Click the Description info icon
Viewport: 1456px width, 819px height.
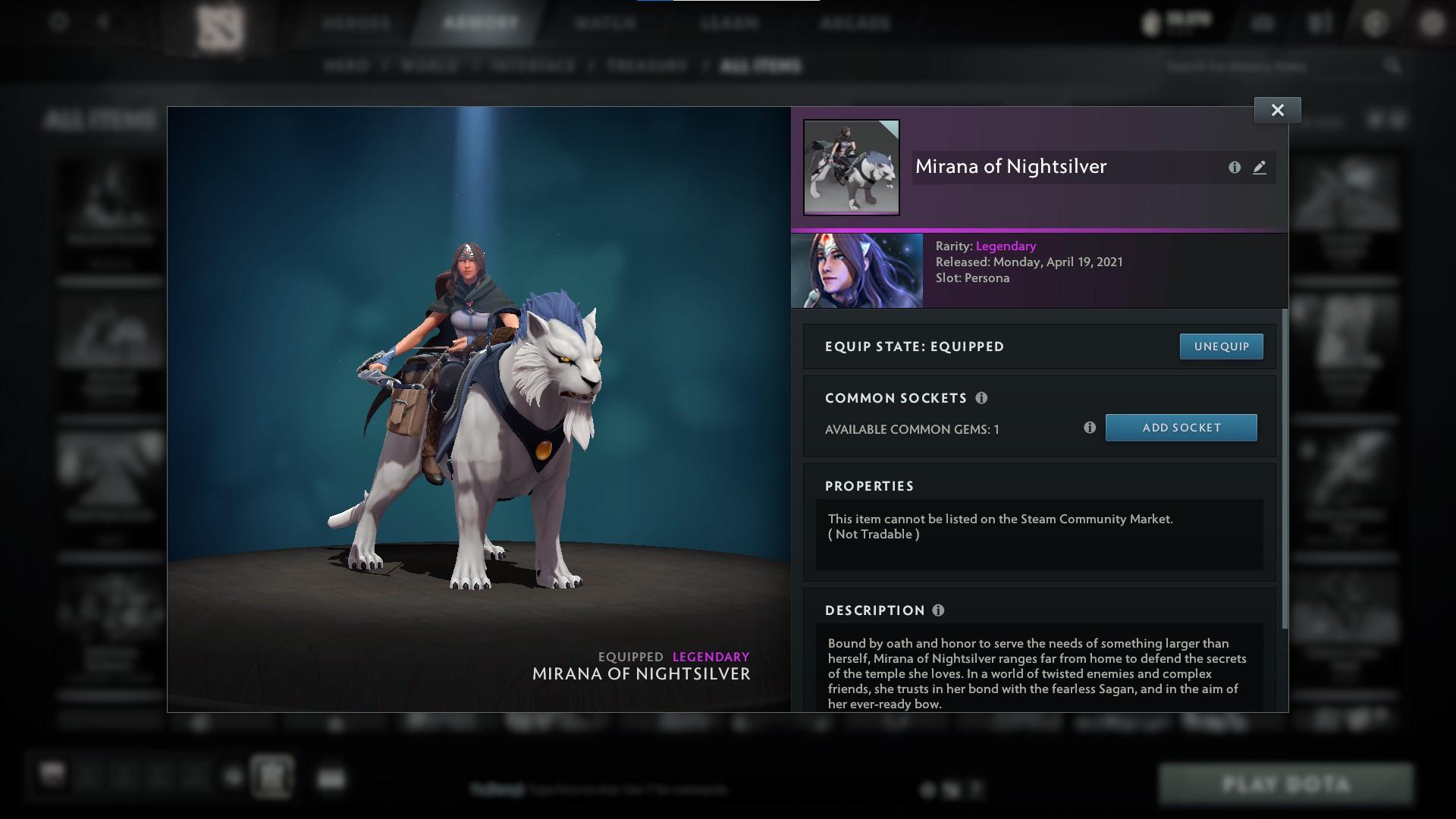coord(938,610)
